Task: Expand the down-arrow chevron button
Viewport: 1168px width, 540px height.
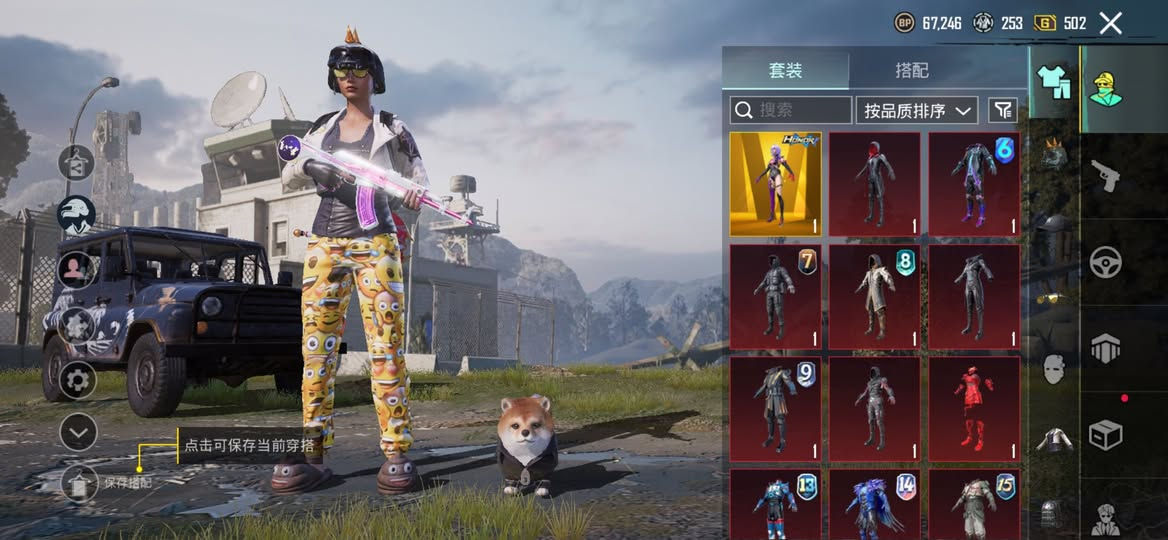Action: coord(77,432)
